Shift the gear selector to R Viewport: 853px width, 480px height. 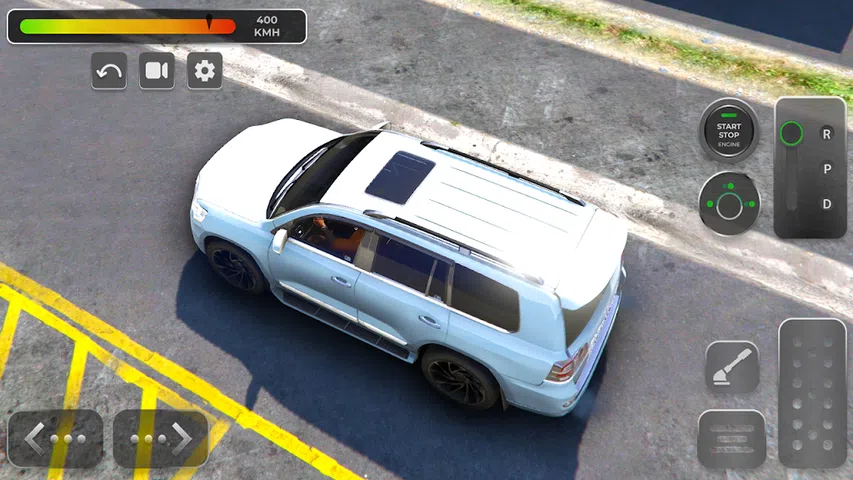[827, 133]
